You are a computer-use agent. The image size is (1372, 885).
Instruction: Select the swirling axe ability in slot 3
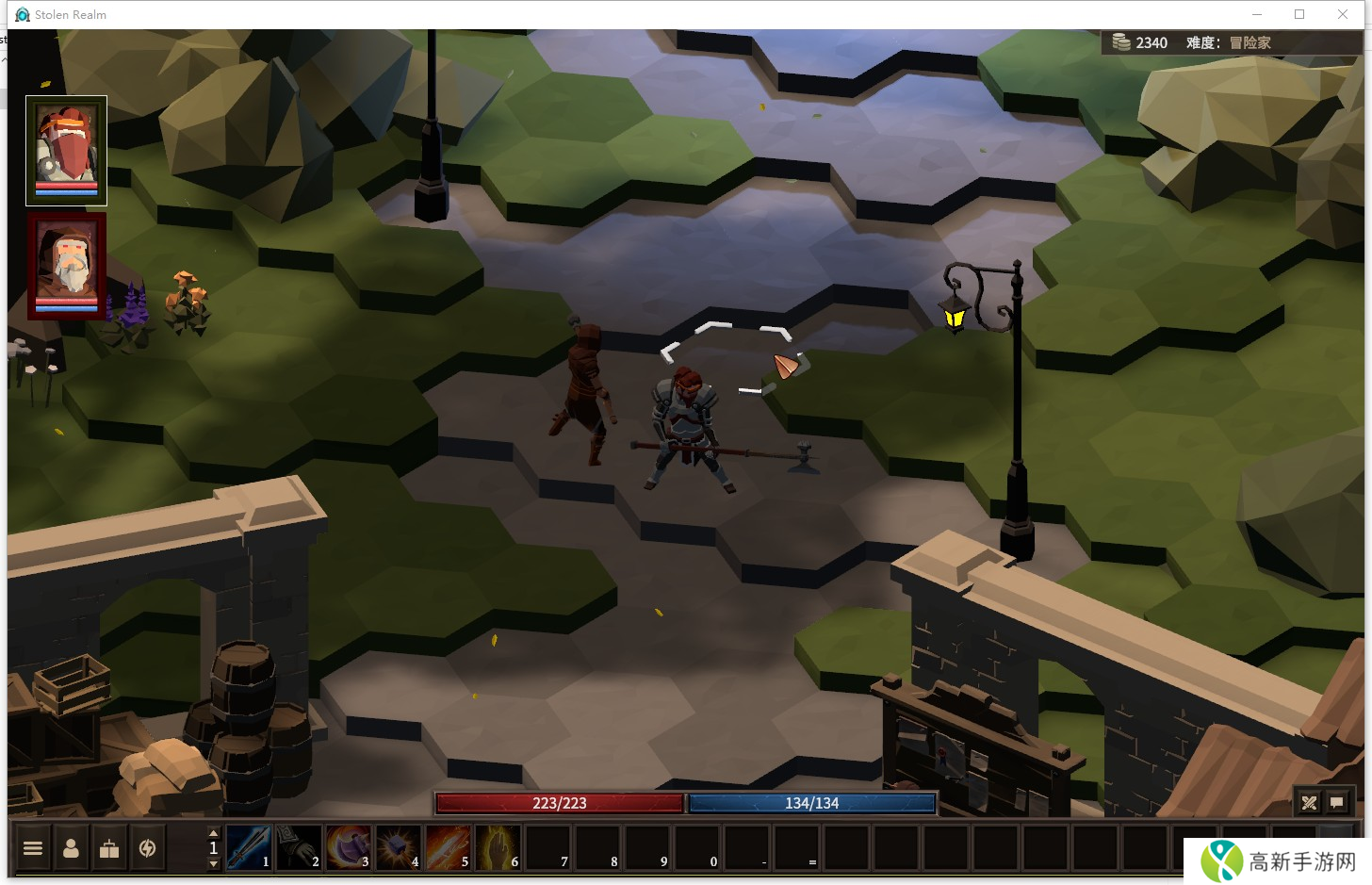[349, 846]
